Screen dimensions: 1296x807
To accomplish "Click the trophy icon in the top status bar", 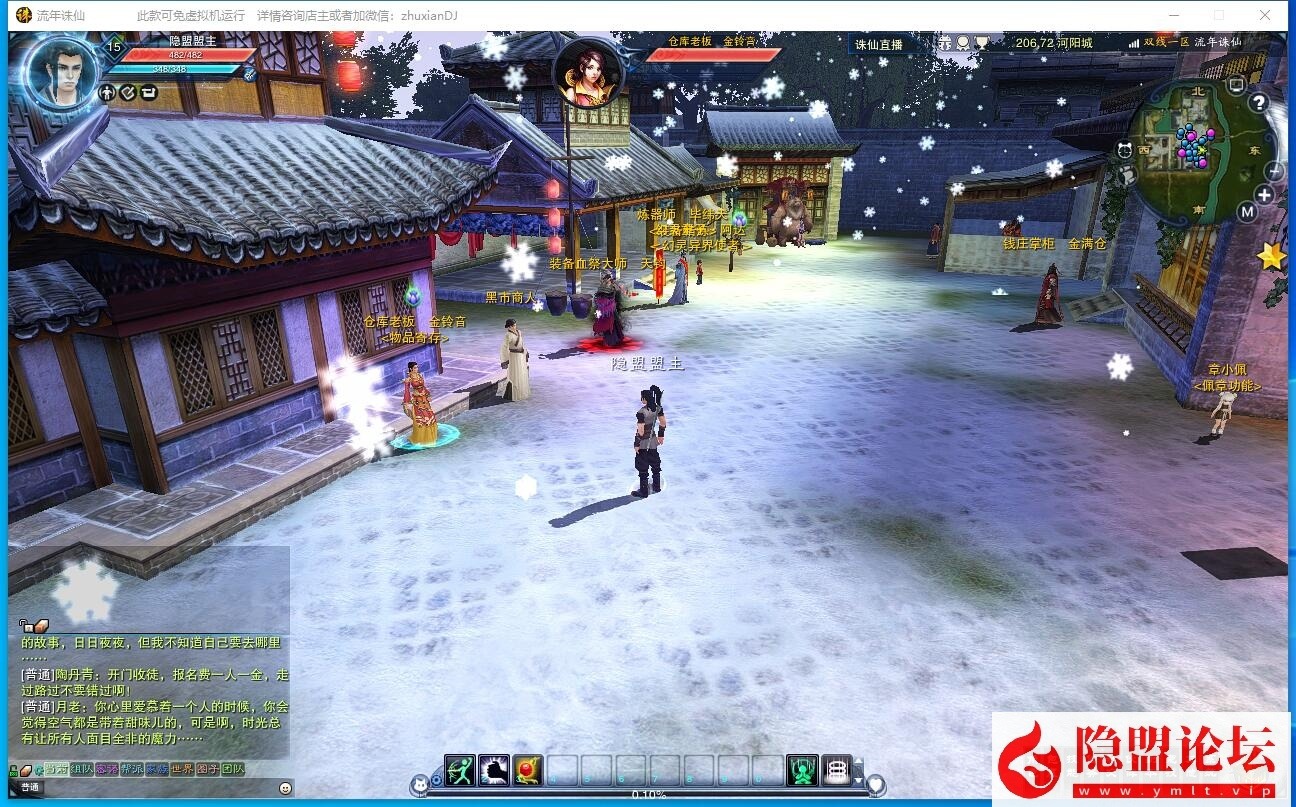I will click(982, 42).
